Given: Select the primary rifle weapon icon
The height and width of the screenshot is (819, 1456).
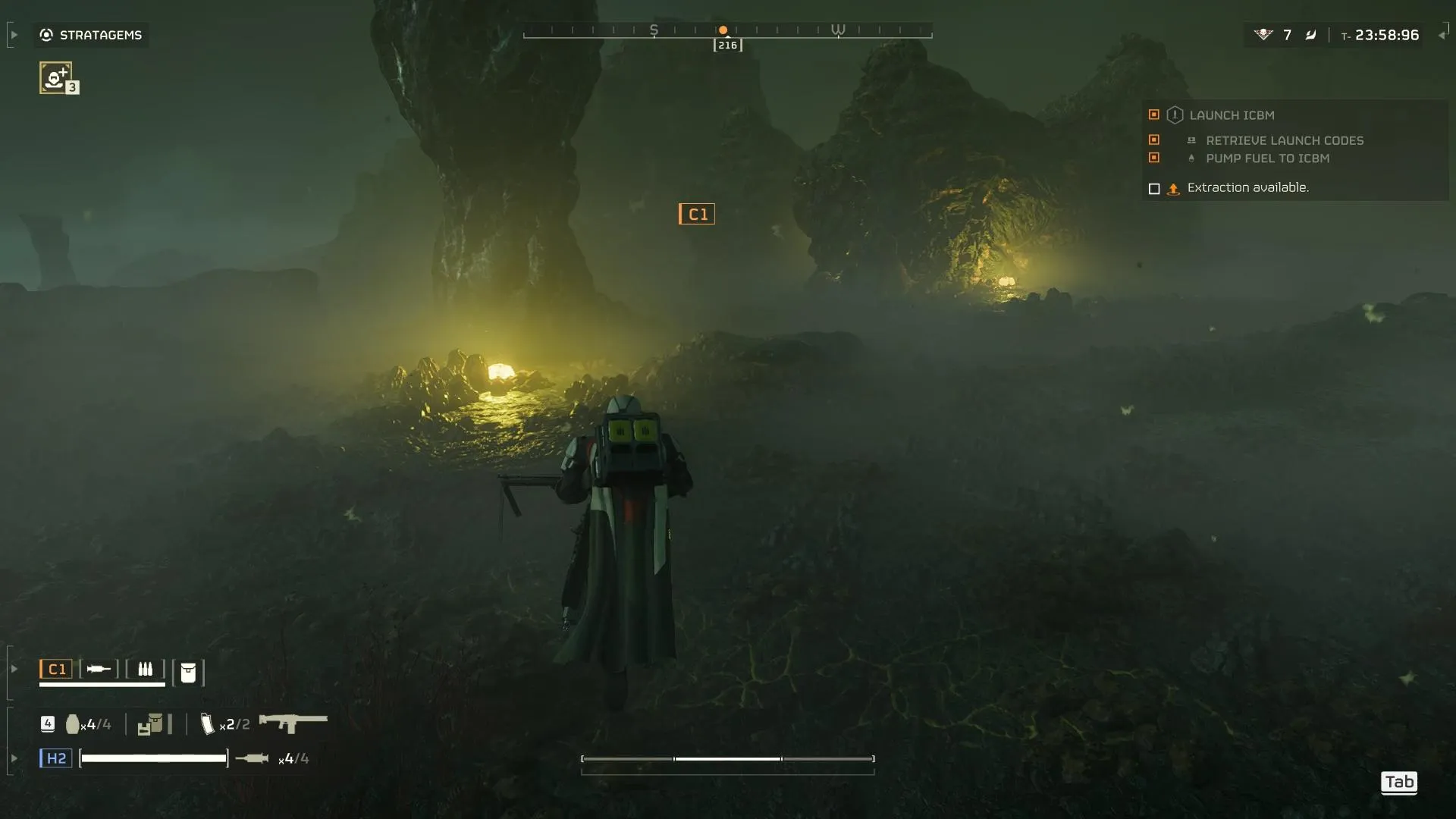Looking at the screenshot, I should (293, 723).
